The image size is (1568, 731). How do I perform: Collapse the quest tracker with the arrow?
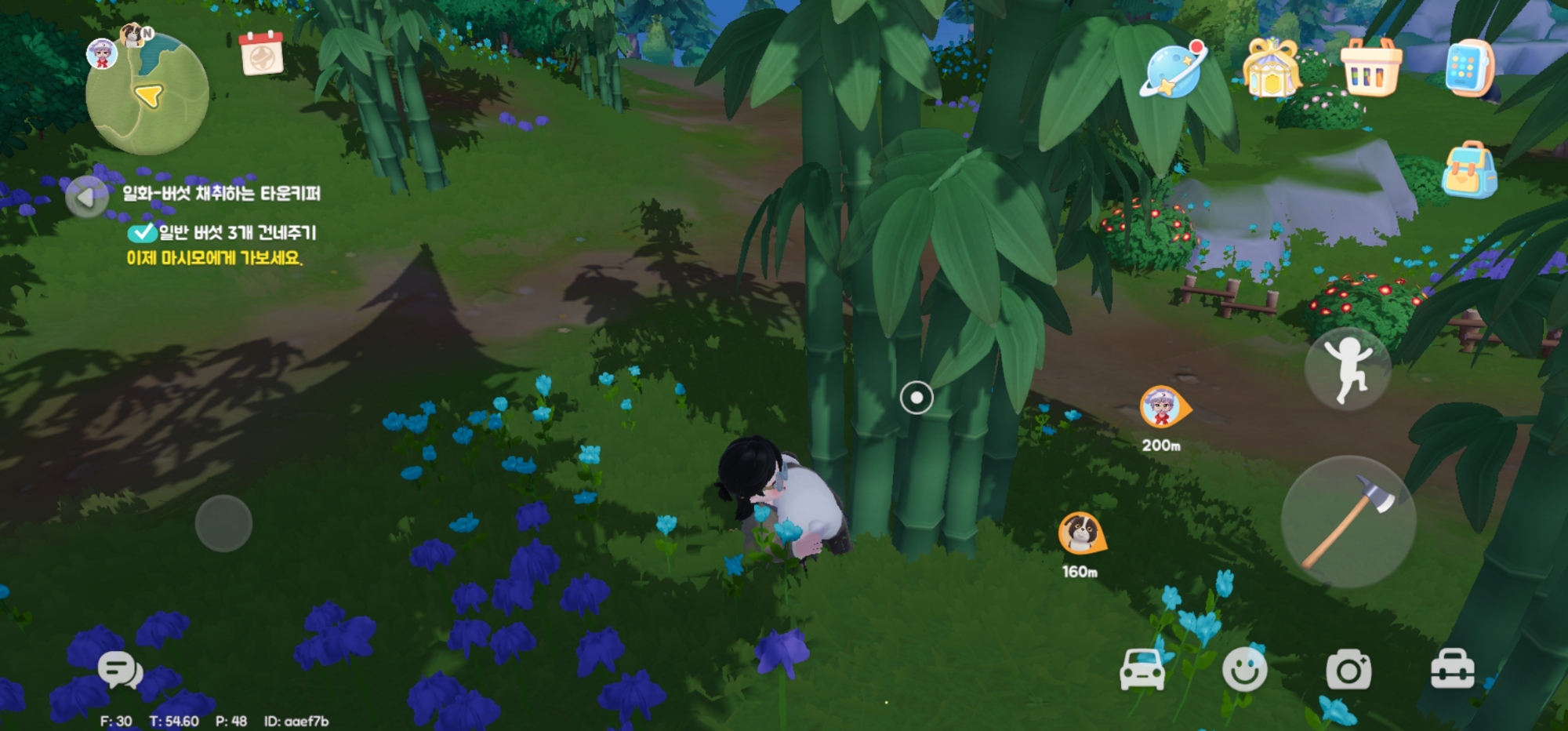[85, 198]
